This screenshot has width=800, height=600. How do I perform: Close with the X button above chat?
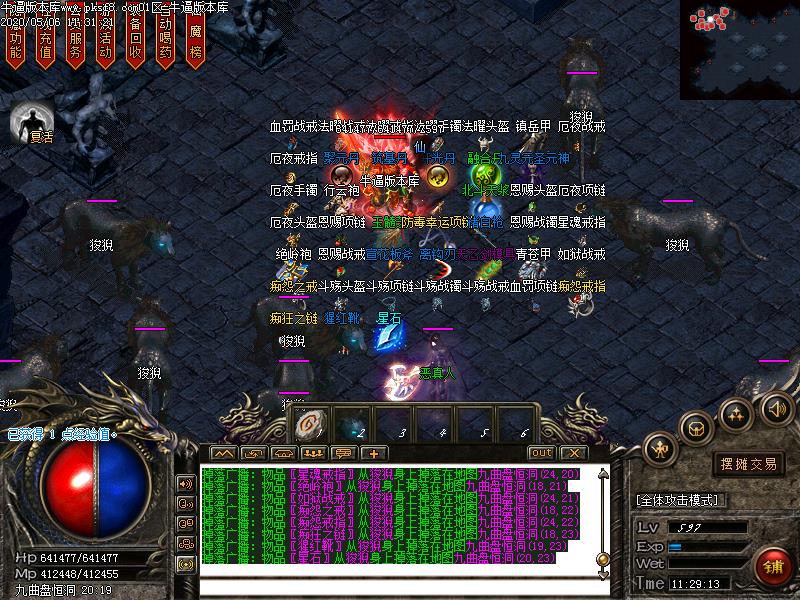(569, 453)
